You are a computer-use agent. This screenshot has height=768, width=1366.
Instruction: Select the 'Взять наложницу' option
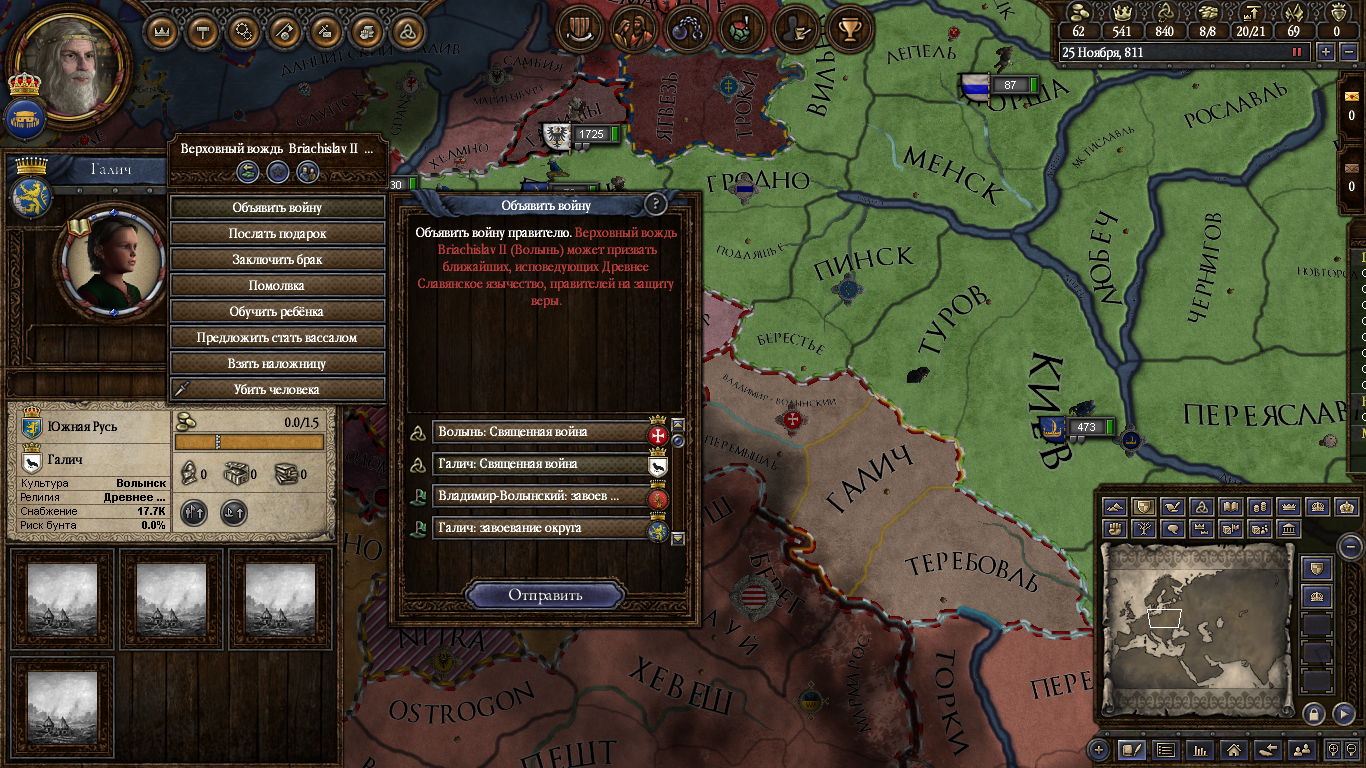click(277, 364)
